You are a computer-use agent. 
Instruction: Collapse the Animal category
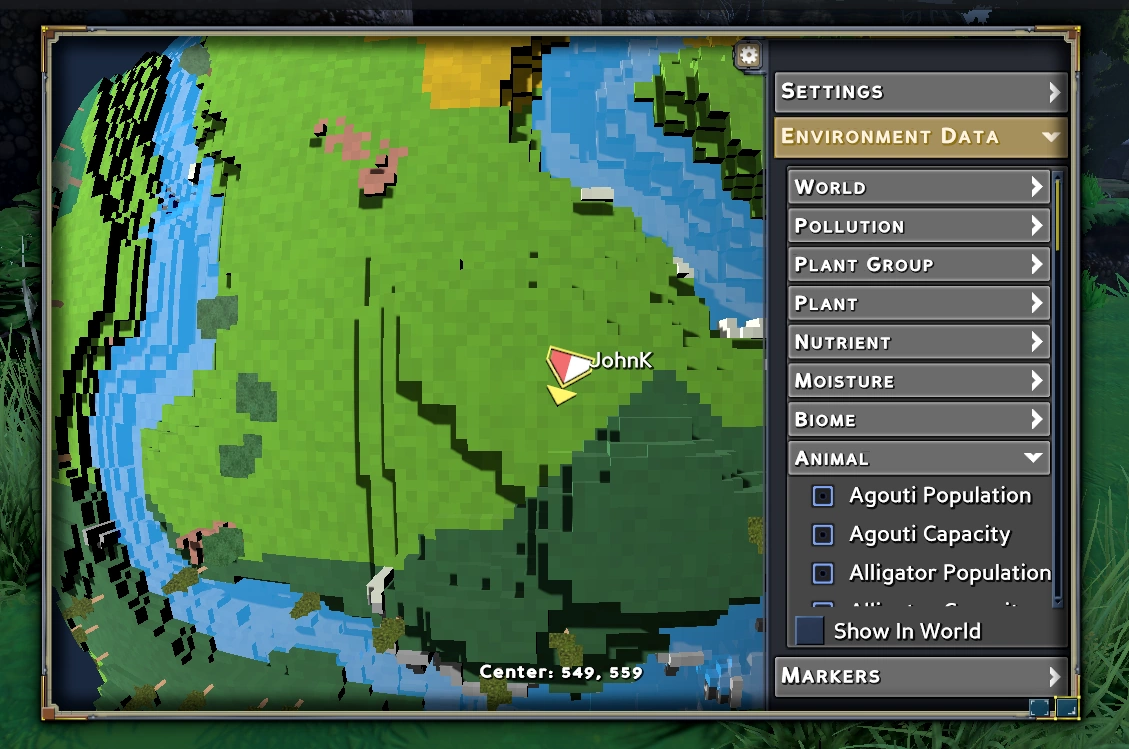click(918, 459)
